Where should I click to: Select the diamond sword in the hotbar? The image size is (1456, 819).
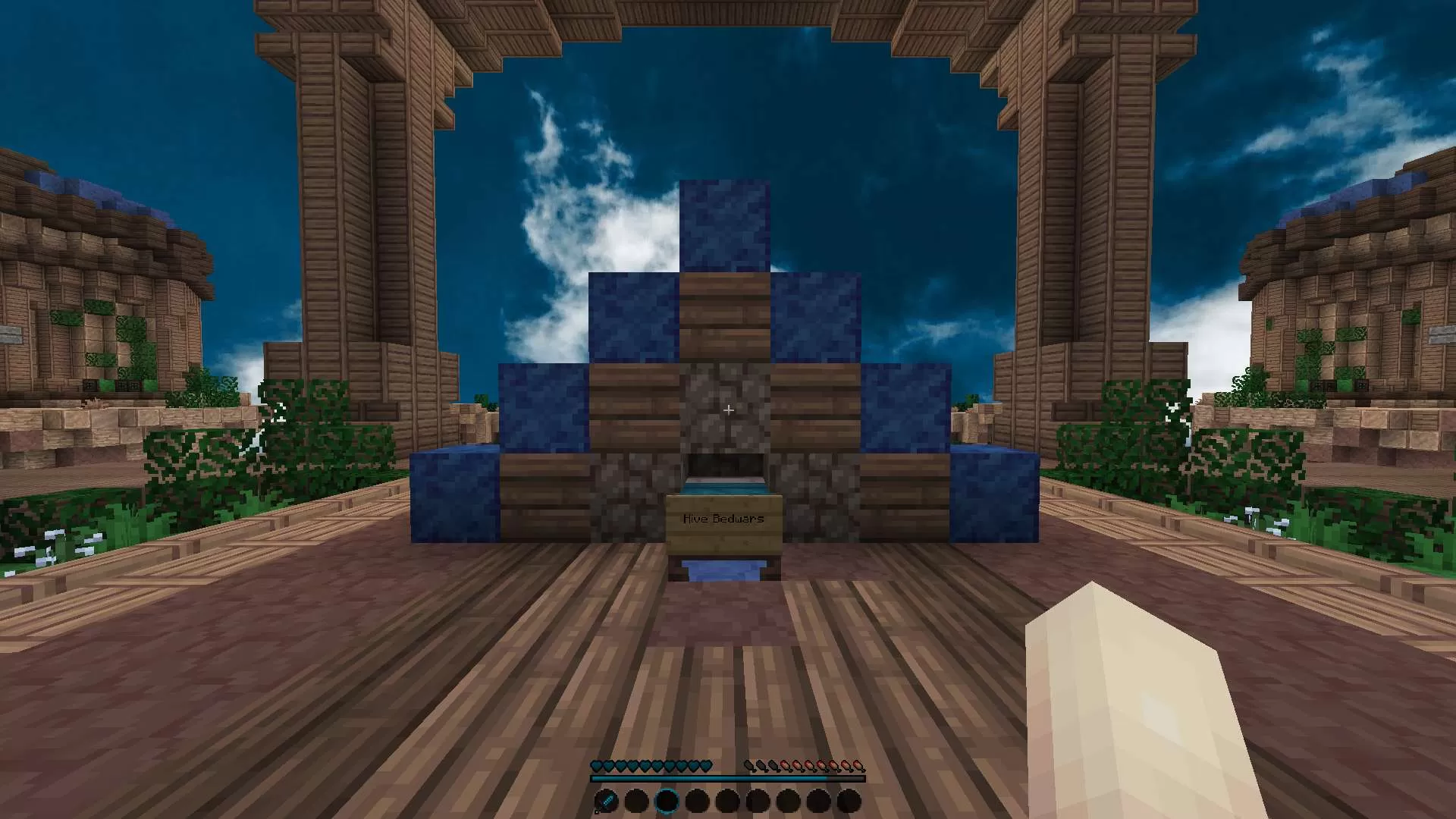pos(605,801)
